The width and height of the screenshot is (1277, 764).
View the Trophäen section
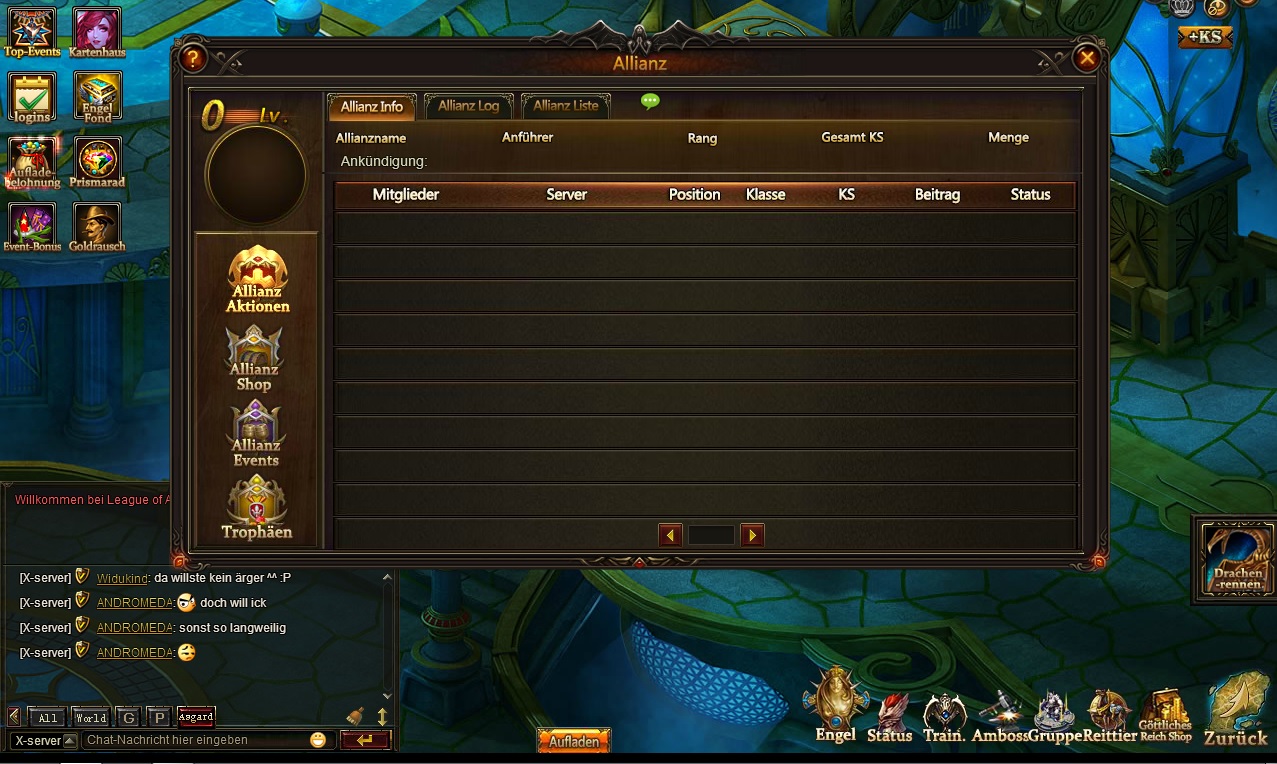click(x=257, y=508)
